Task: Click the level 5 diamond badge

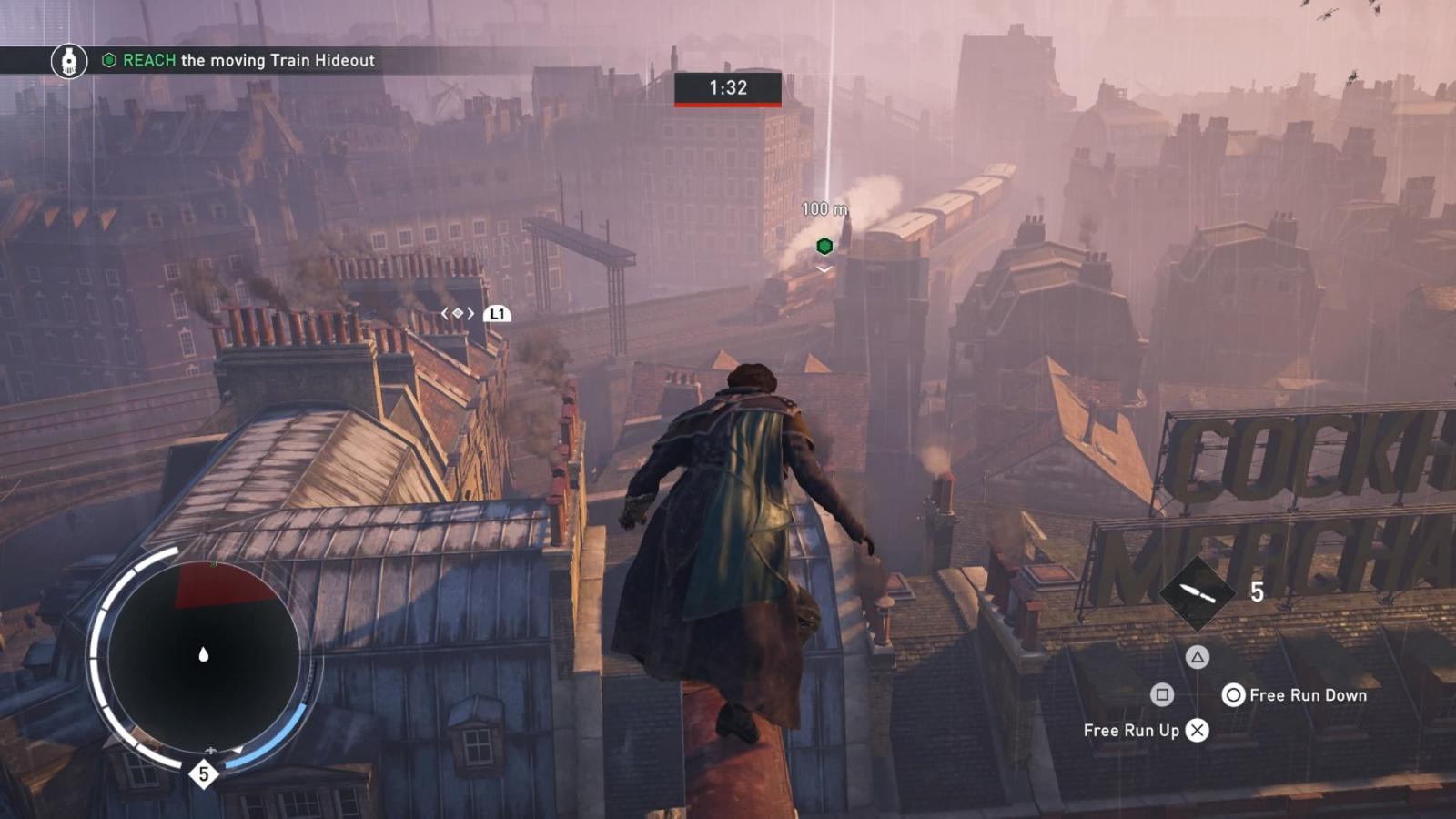Action: pyautogui.click(x=204, y=774)
